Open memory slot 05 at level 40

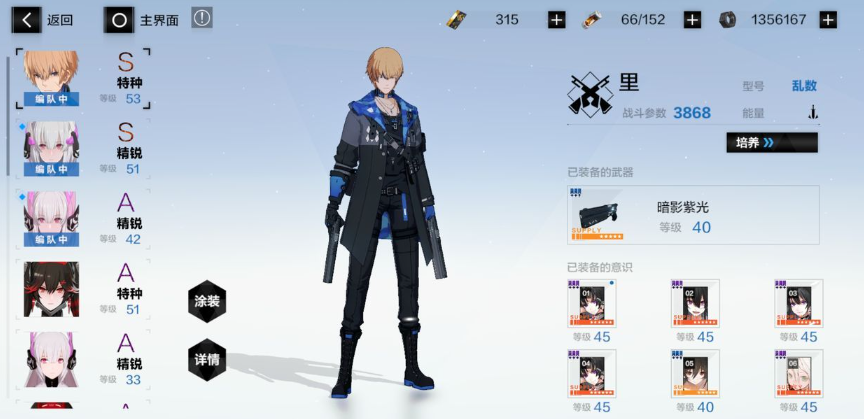coord(695,375)
